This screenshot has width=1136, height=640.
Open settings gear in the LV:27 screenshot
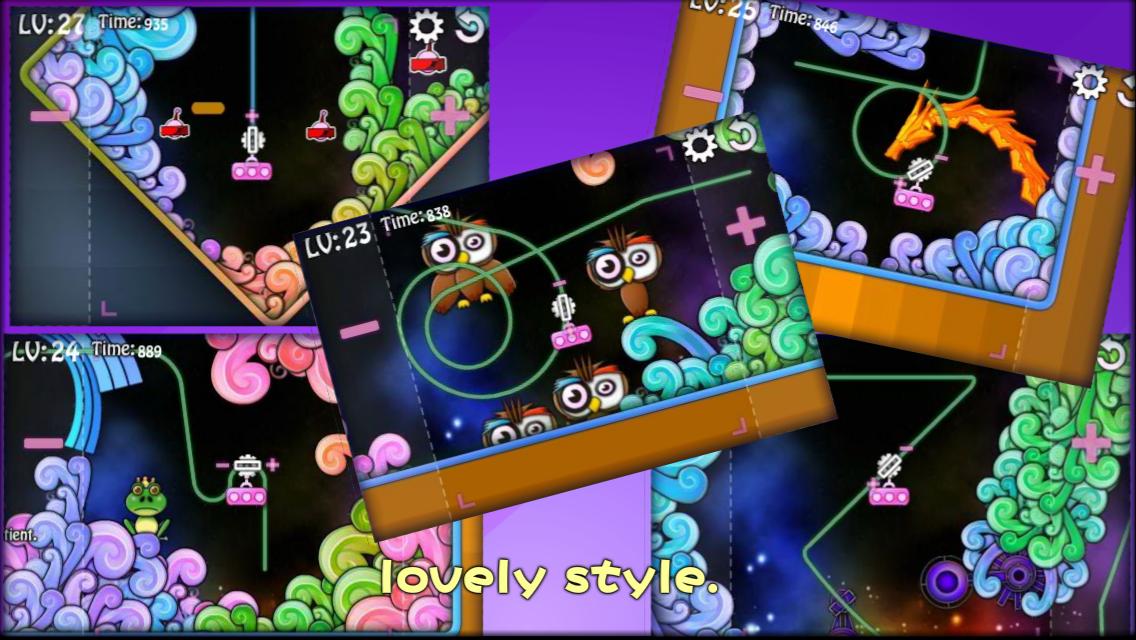[427, 27]
